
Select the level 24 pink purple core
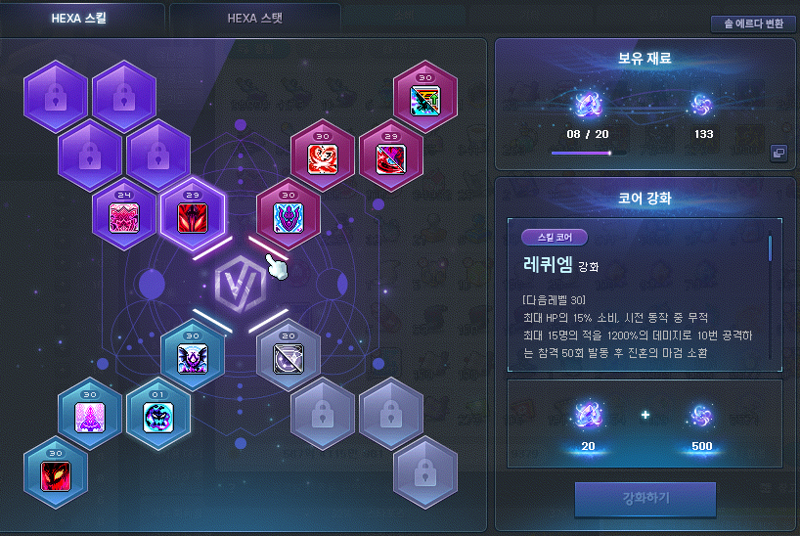coord(124,217)
